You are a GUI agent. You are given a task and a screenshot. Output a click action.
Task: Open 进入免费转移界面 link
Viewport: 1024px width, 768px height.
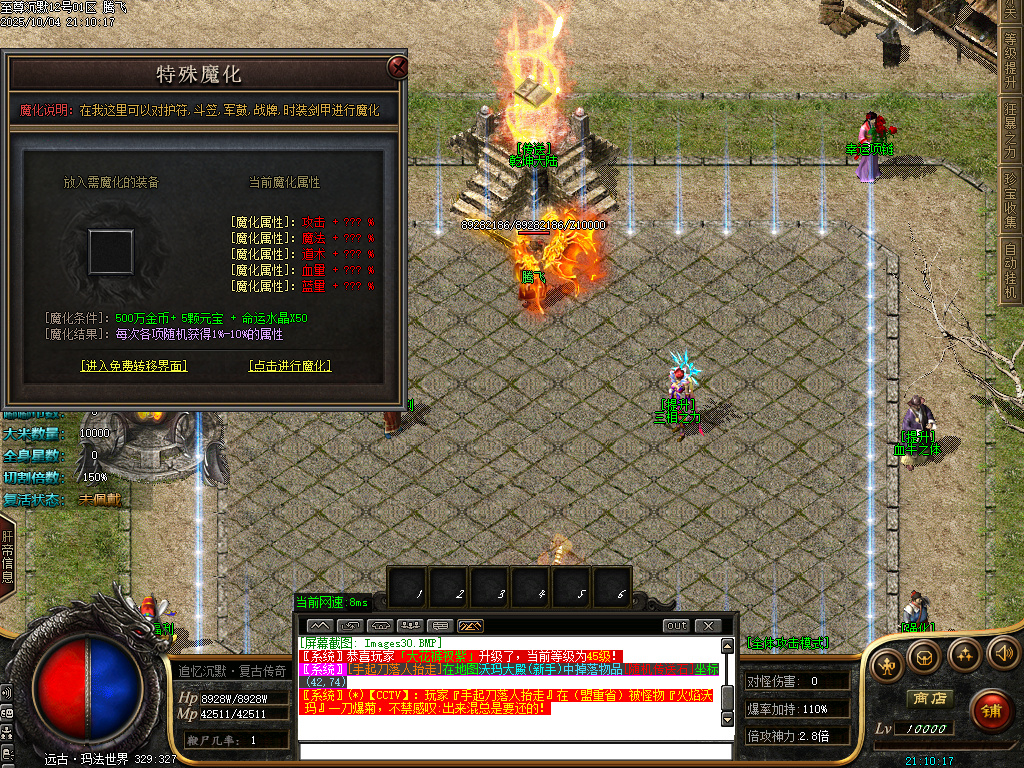click(134, 366)
